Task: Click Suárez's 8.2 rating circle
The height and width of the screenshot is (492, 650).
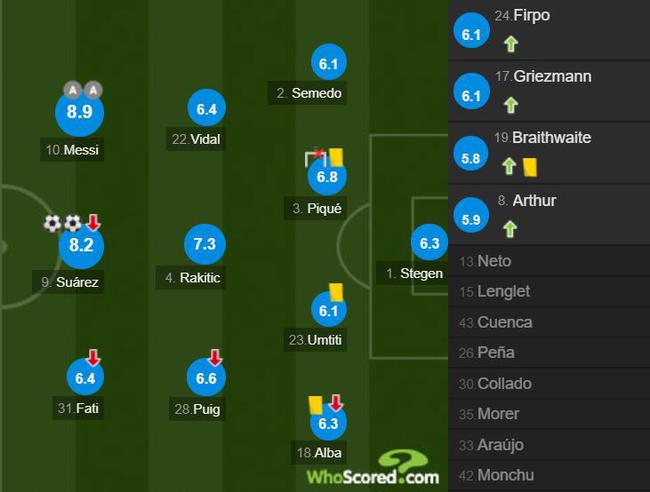Action: 79,246
